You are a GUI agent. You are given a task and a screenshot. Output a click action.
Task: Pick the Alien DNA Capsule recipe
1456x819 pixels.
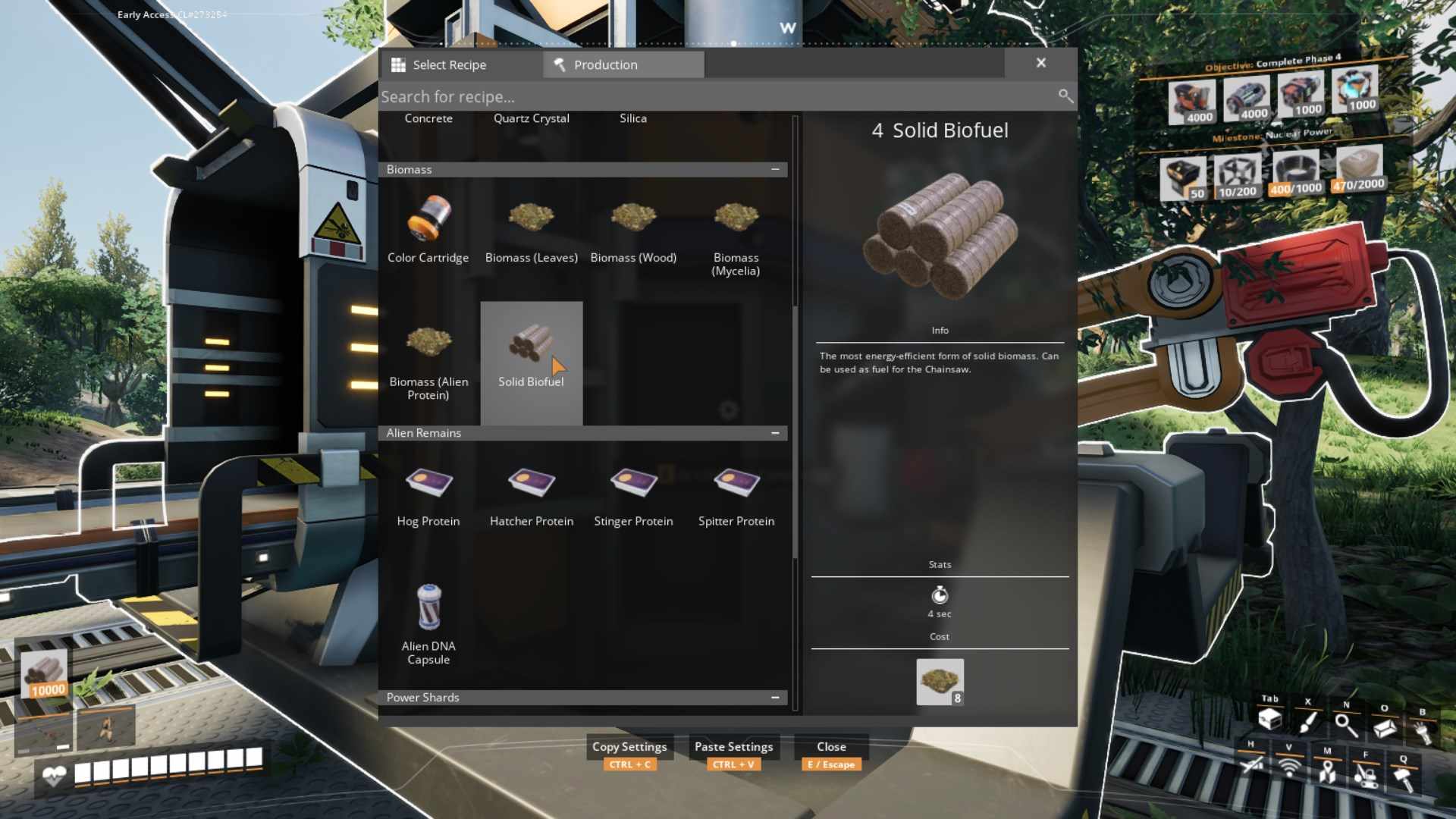tap(428, 623)
